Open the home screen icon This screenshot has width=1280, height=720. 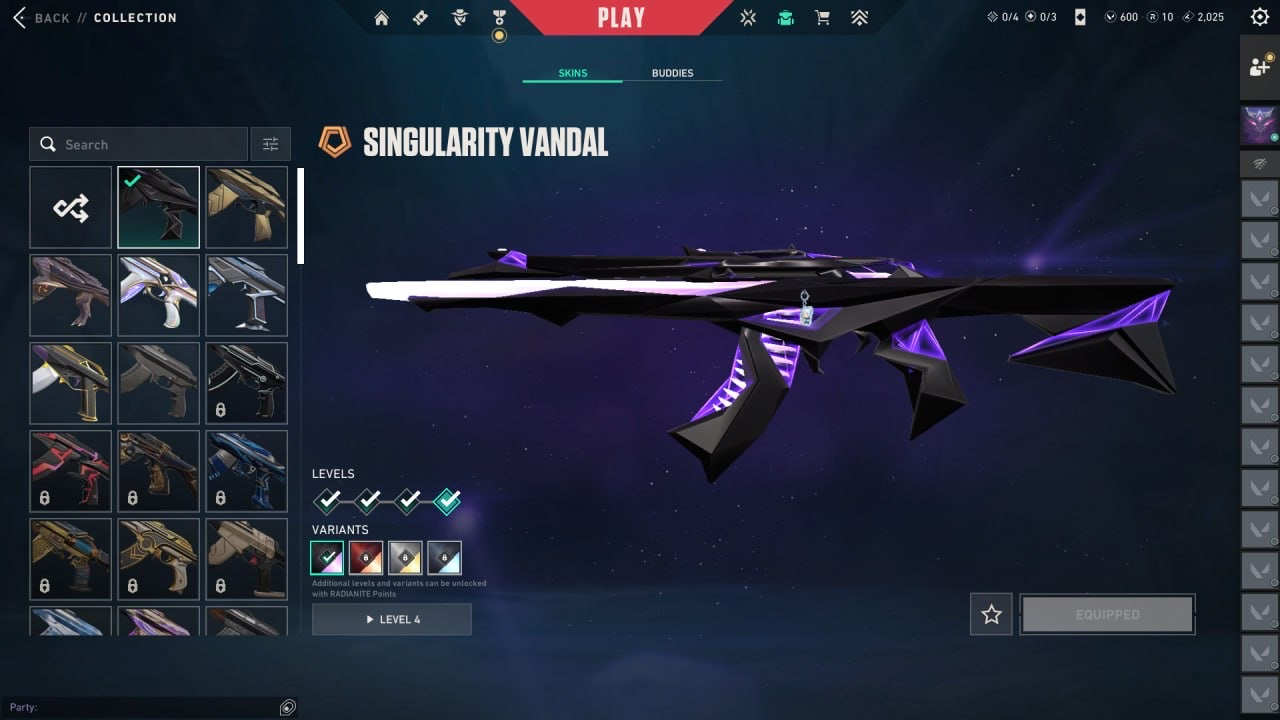(381, 18)
